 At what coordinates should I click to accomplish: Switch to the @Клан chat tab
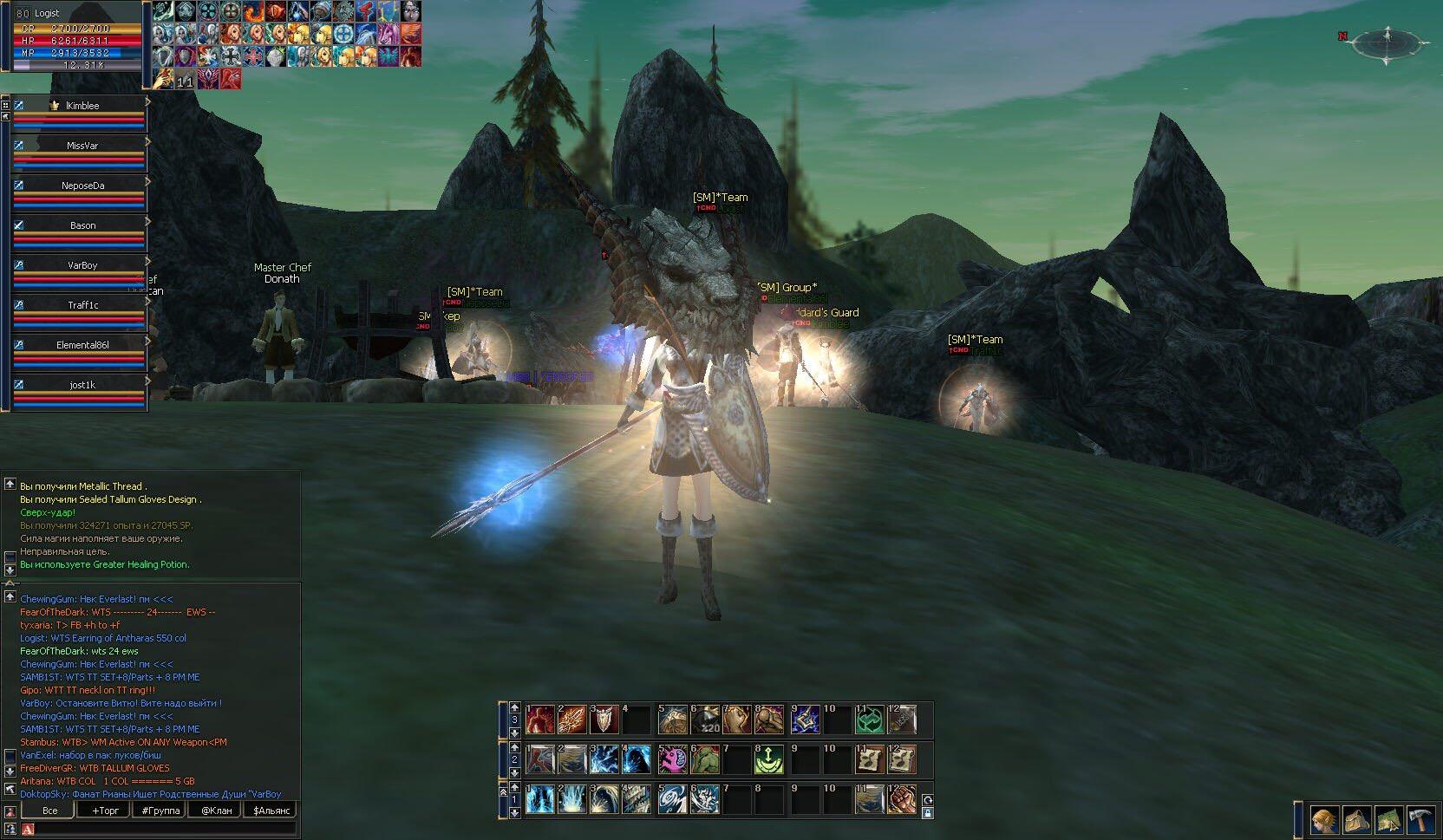coord(216,811)
